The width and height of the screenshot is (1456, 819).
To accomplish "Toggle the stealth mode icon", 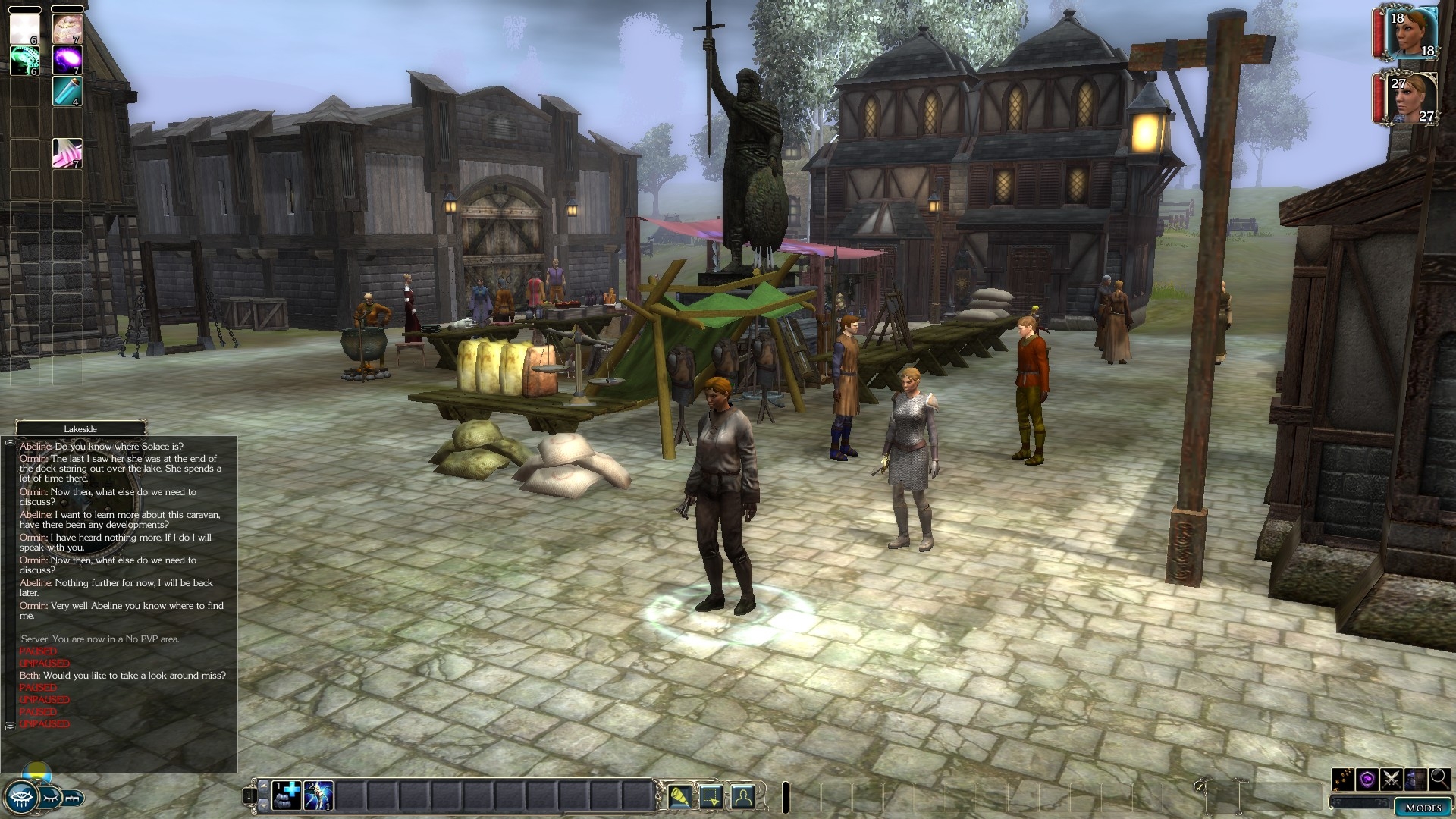I will point(1415,779).
